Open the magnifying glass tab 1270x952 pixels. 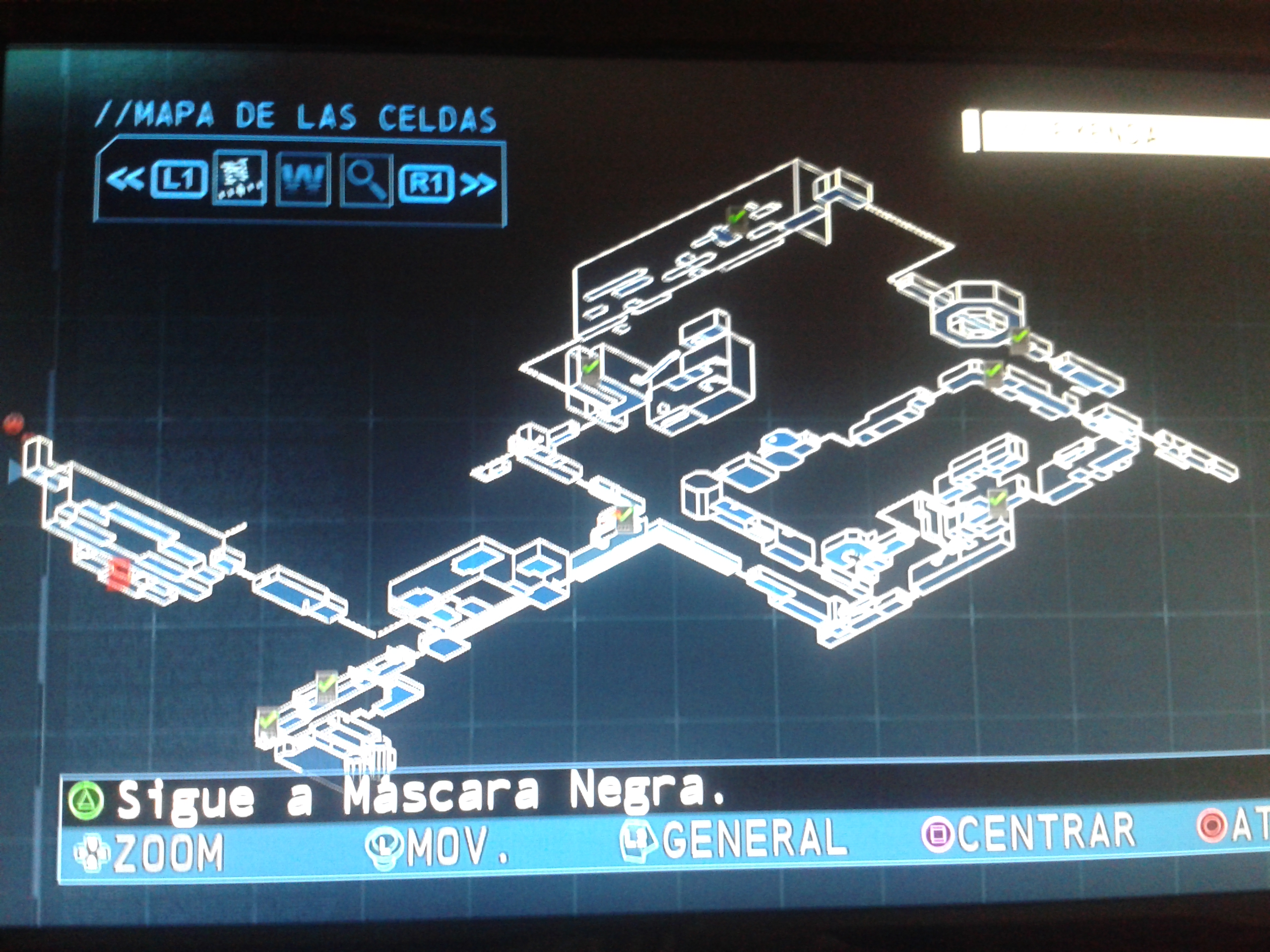[366, 181]
